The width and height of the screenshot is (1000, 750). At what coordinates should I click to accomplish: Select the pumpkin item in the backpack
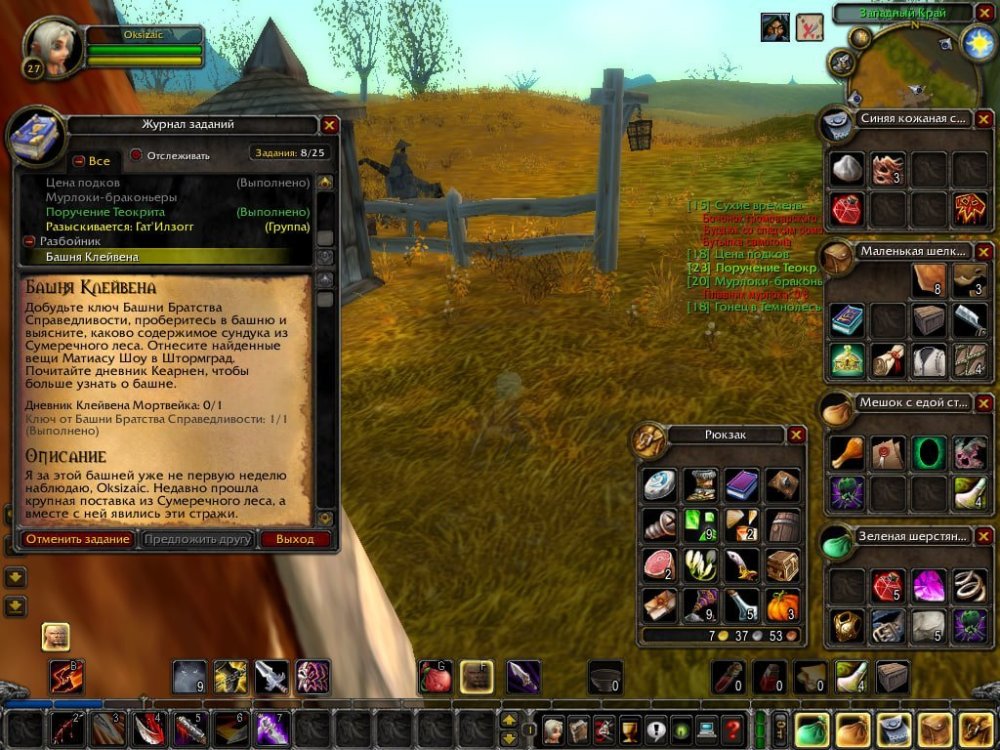(x=782, y=605)
